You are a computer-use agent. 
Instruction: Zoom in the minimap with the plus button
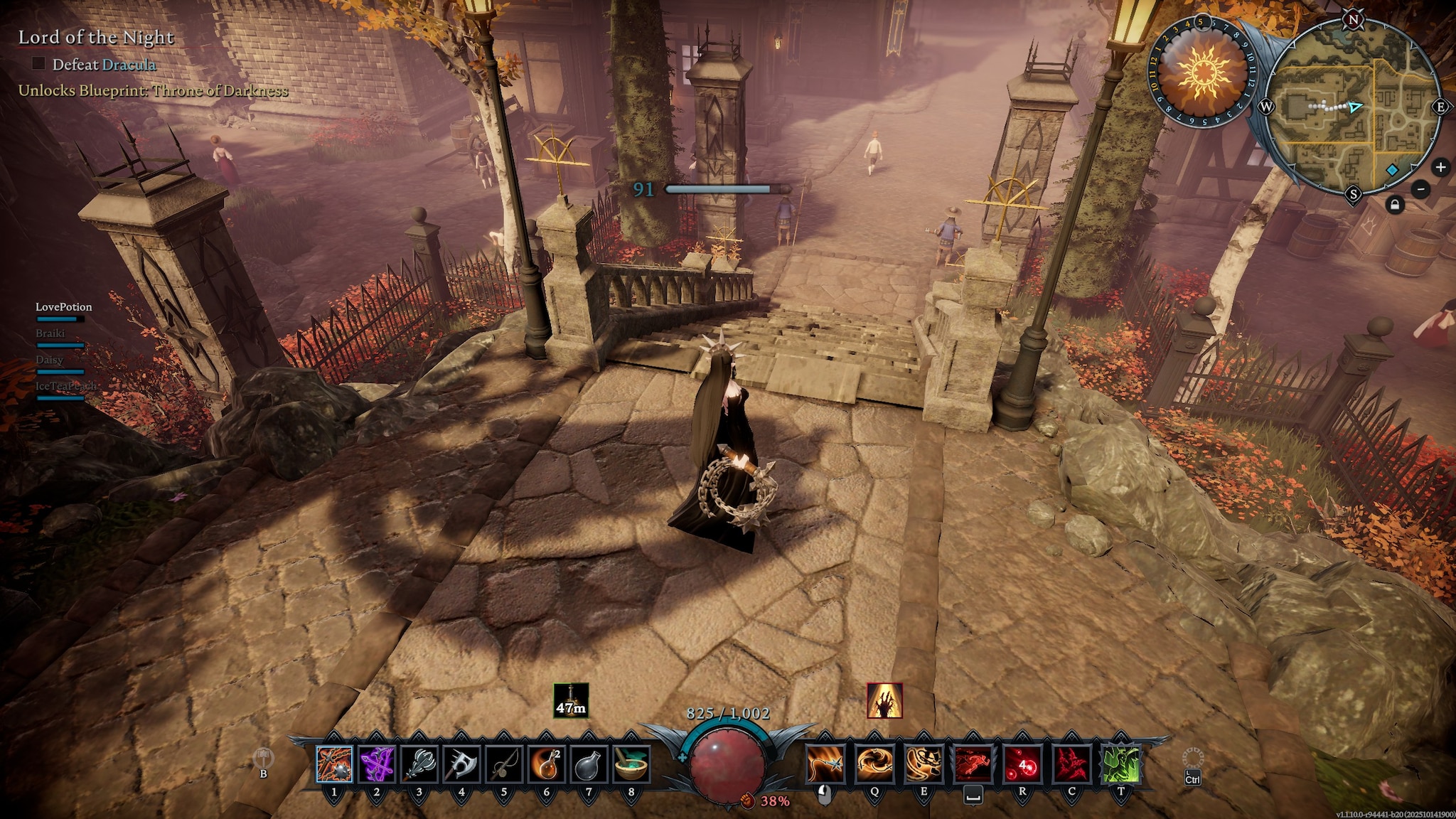tap(1440, 167)
